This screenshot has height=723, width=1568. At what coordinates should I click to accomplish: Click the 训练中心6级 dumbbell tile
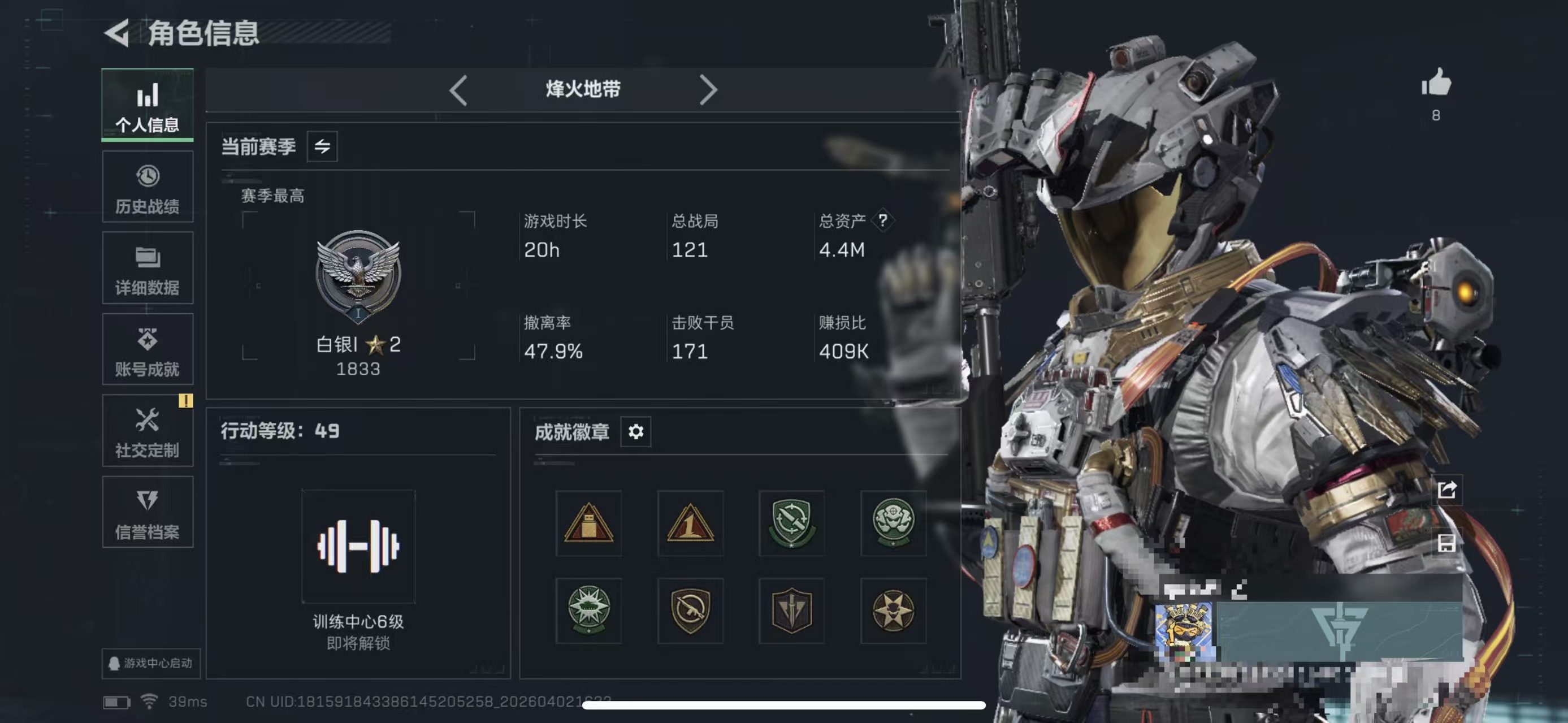point(358,547)
